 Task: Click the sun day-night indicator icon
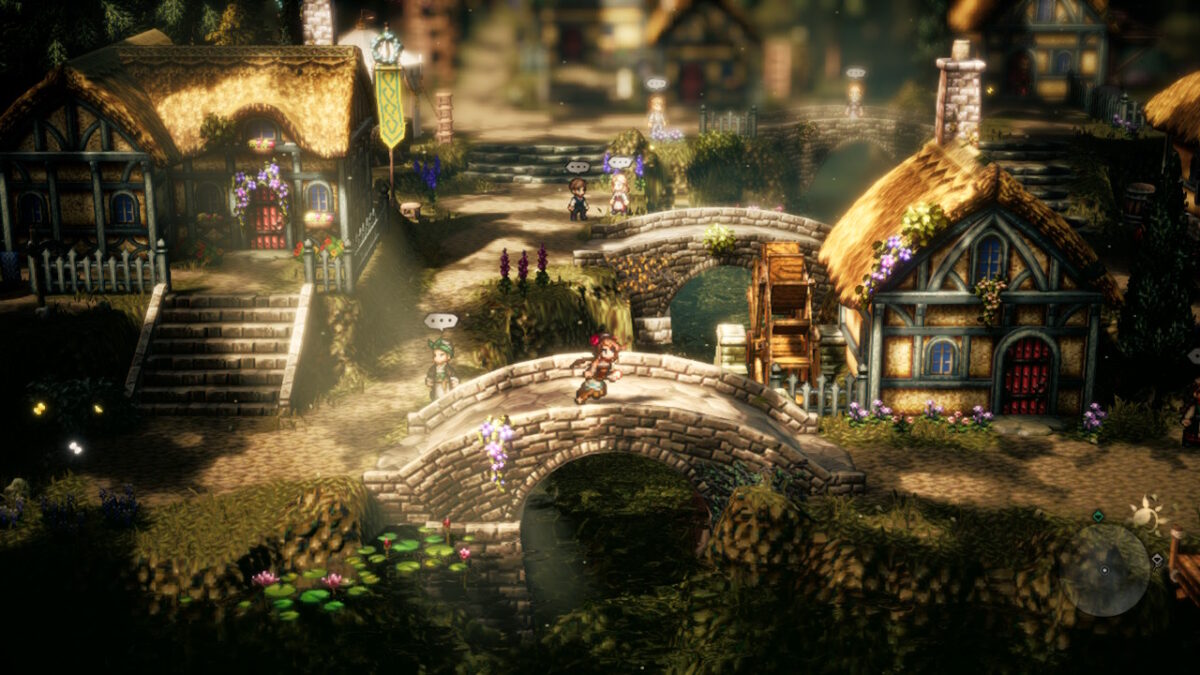[1147, 514]
